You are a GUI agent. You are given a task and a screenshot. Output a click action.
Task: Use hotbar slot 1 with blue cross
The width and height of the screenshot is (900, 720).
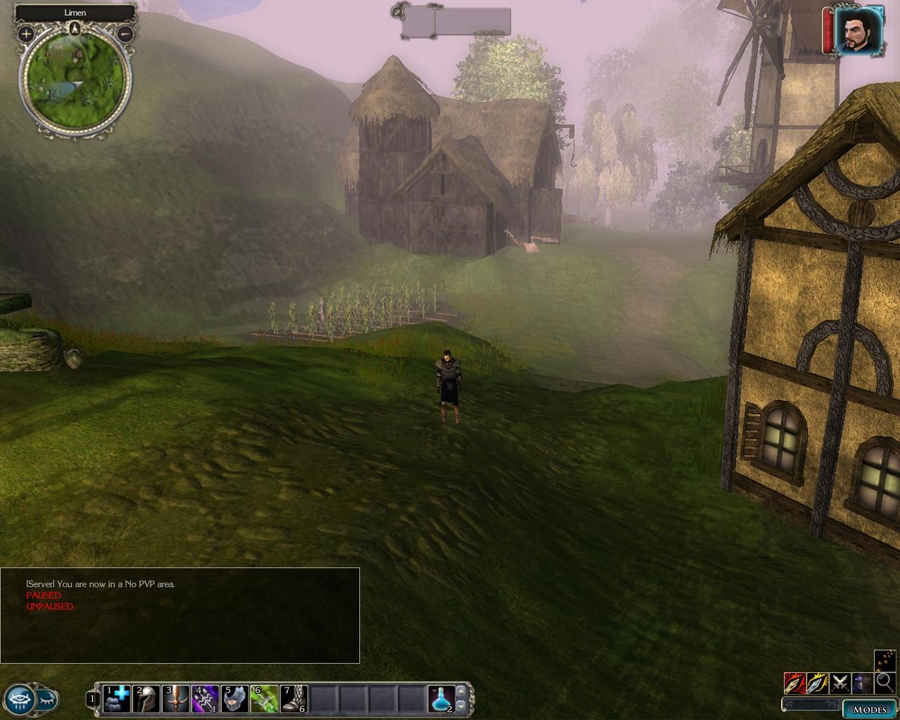point(117,698)
